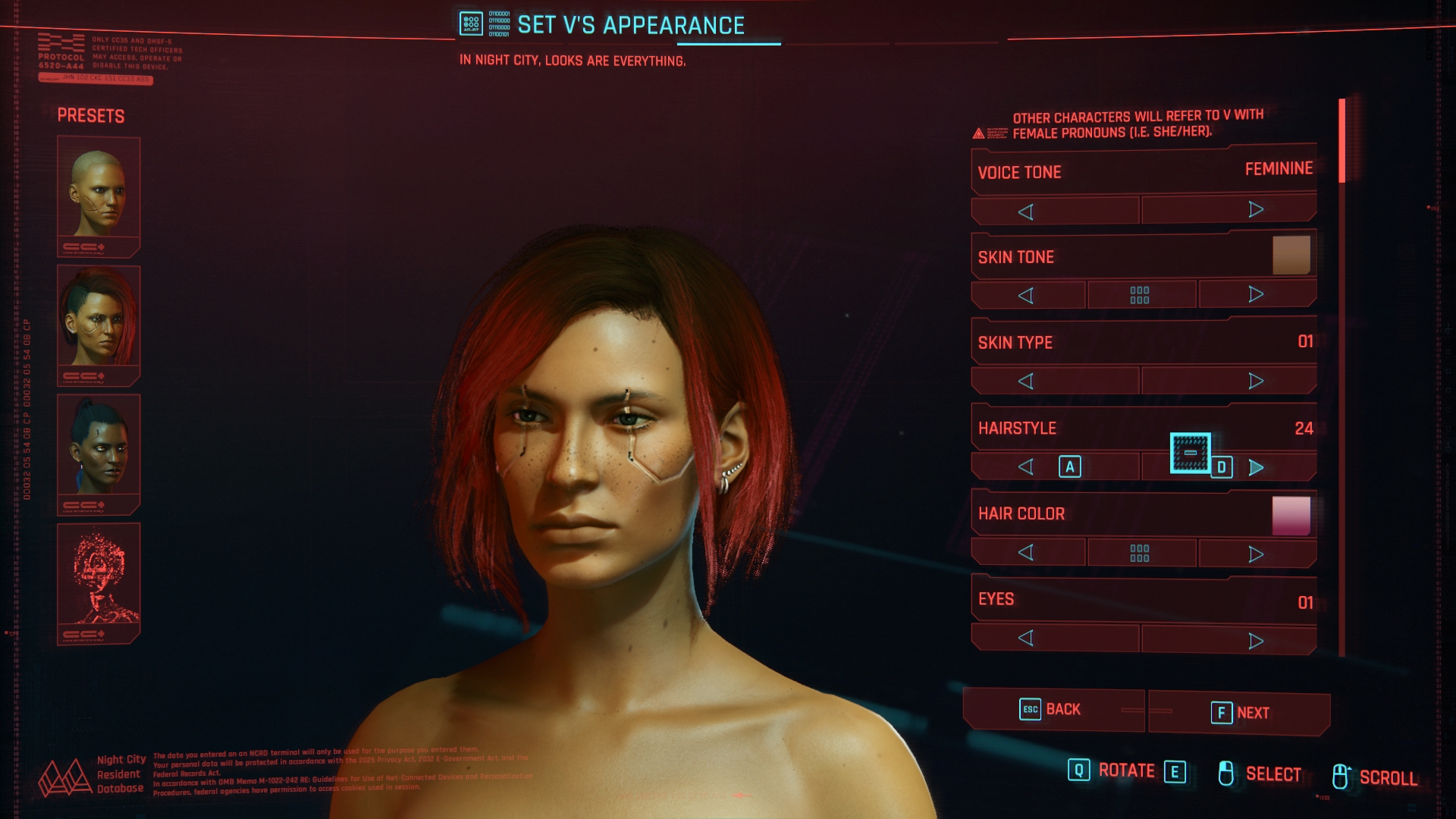Choose next Eyes option
Screen dimensions: 1456x819
coord(1256,641)
